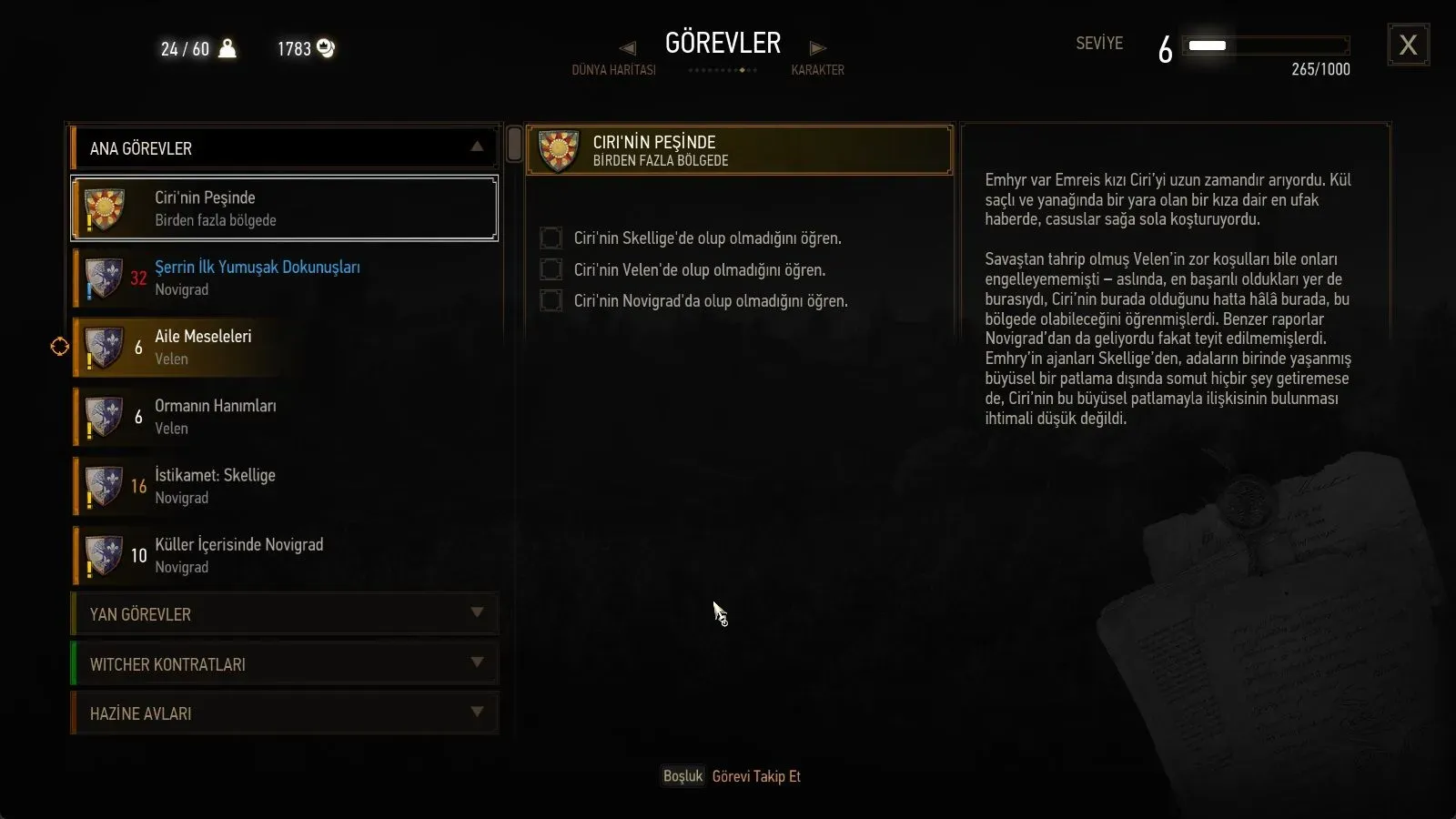Image resolution: width=1456 pixels, height=819 pixels.
Task: Click the Ciri'nin Peşinde quest header
Action: 739,150
